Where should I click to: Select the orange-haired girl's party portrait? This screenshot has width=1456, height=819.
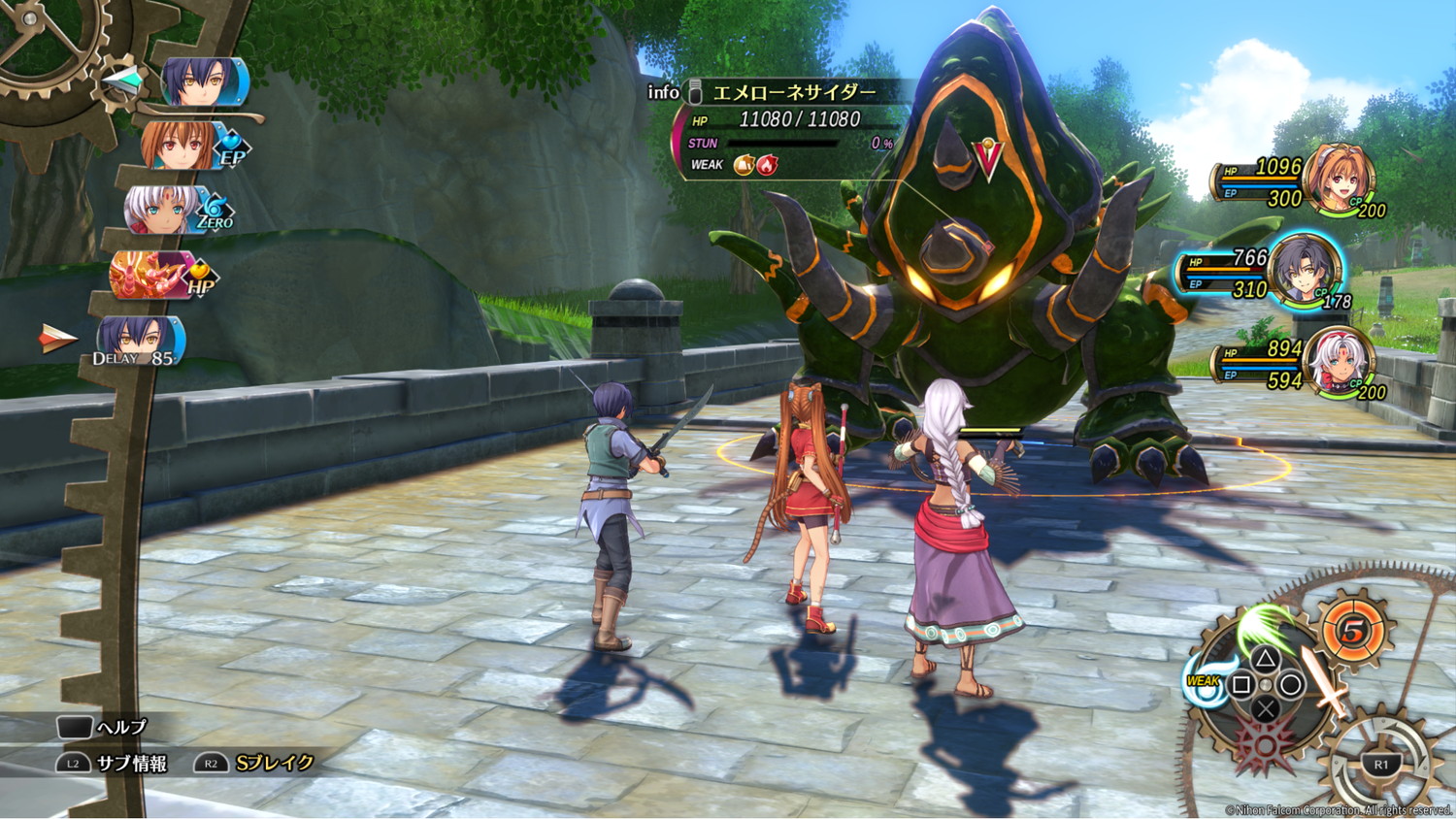[1340, 180]
